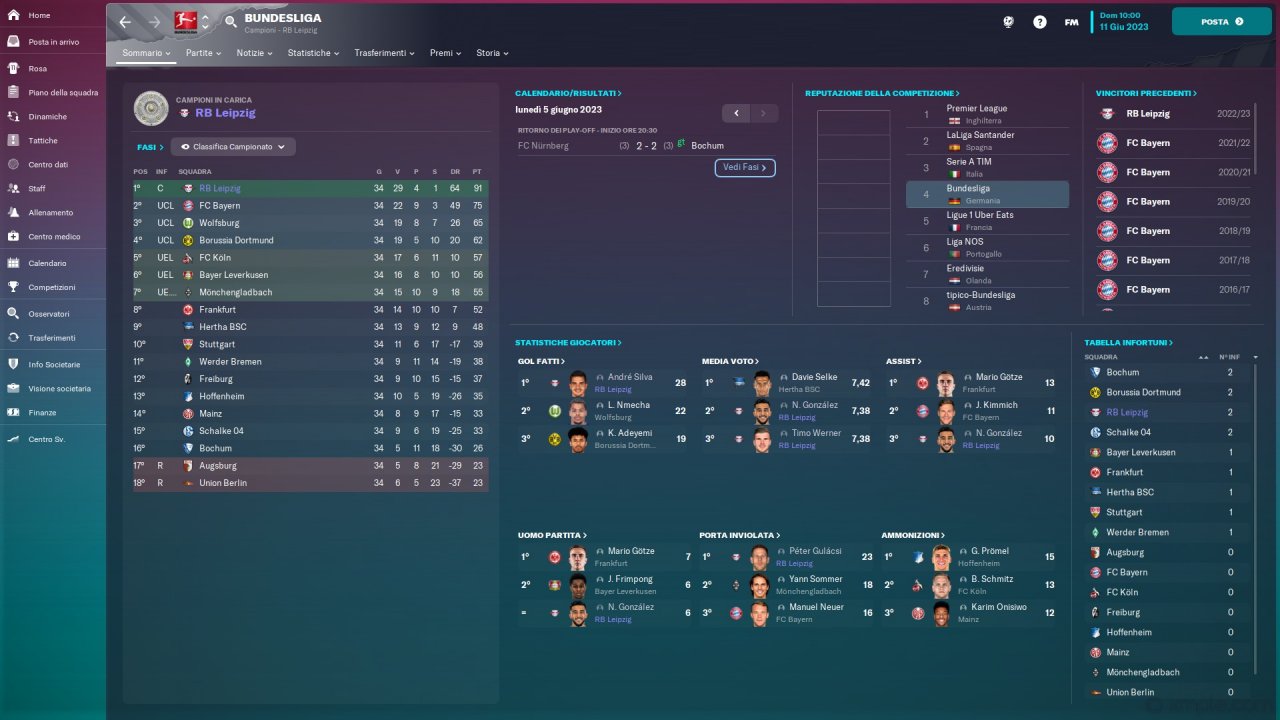
Task: Open the Premi tab menu
Action: pyautogui.click(x=445, y=53)
